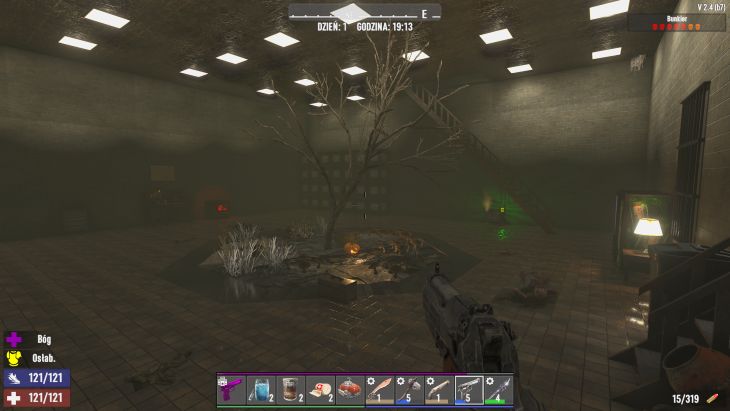Select the first aid bandage slot
The width and height of the screenshot is (730, 411).
tap(320, 389)
